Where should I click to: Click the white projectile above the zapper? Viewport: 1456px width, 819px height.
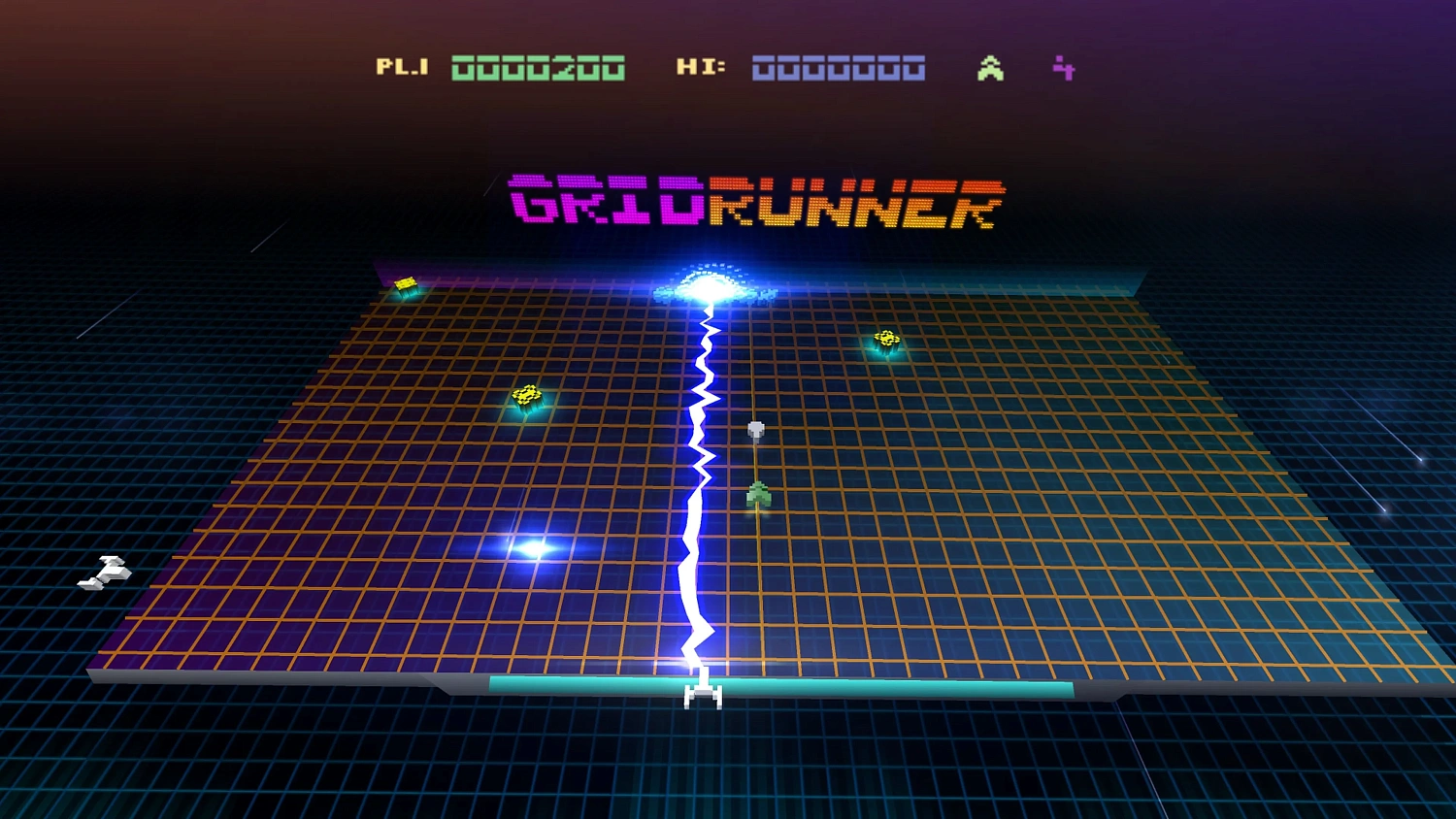coord(756,427)
